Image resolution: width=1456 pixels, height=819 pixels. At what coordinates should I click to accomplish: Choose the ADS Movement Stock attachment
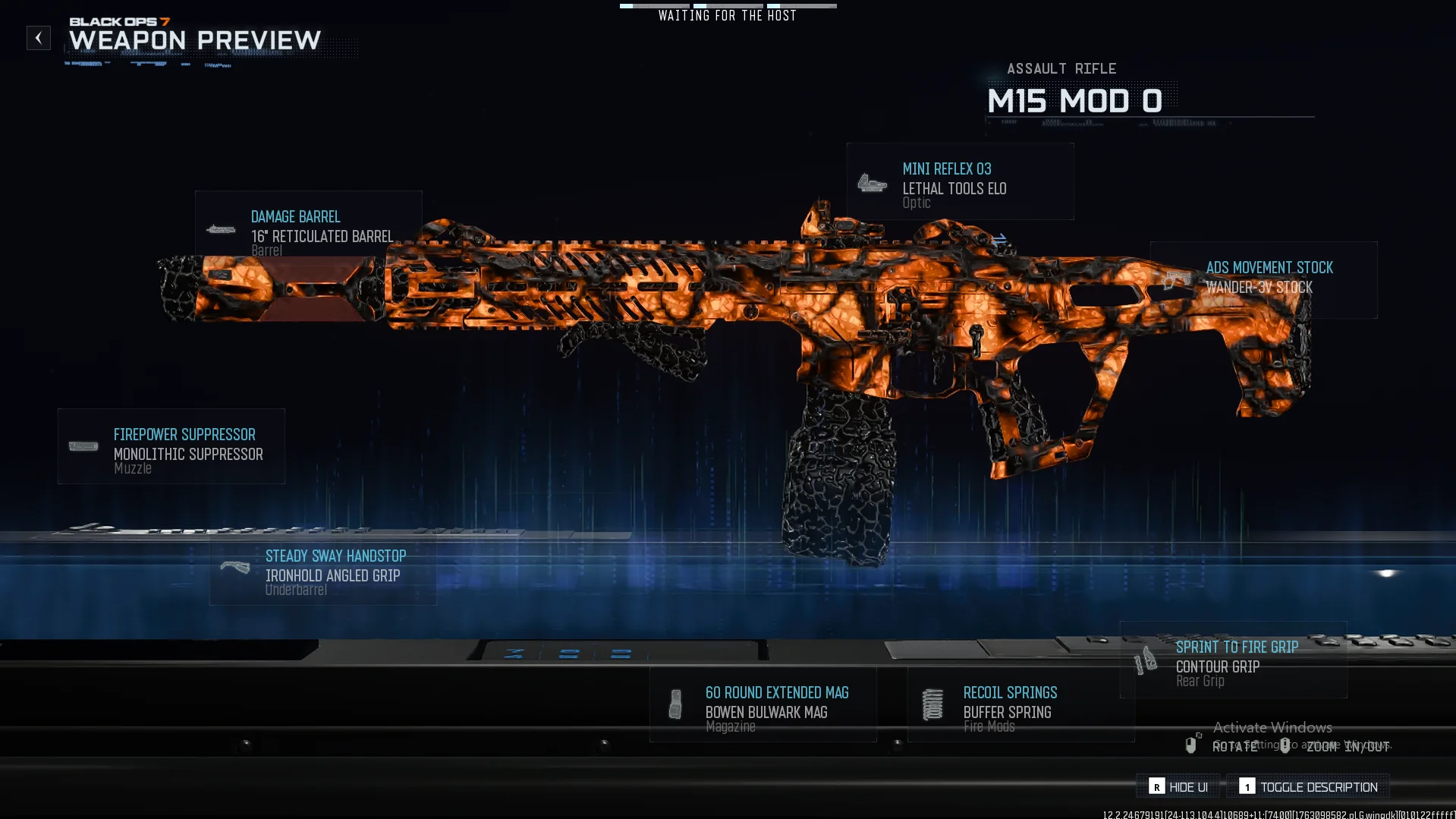point(1263,279)
